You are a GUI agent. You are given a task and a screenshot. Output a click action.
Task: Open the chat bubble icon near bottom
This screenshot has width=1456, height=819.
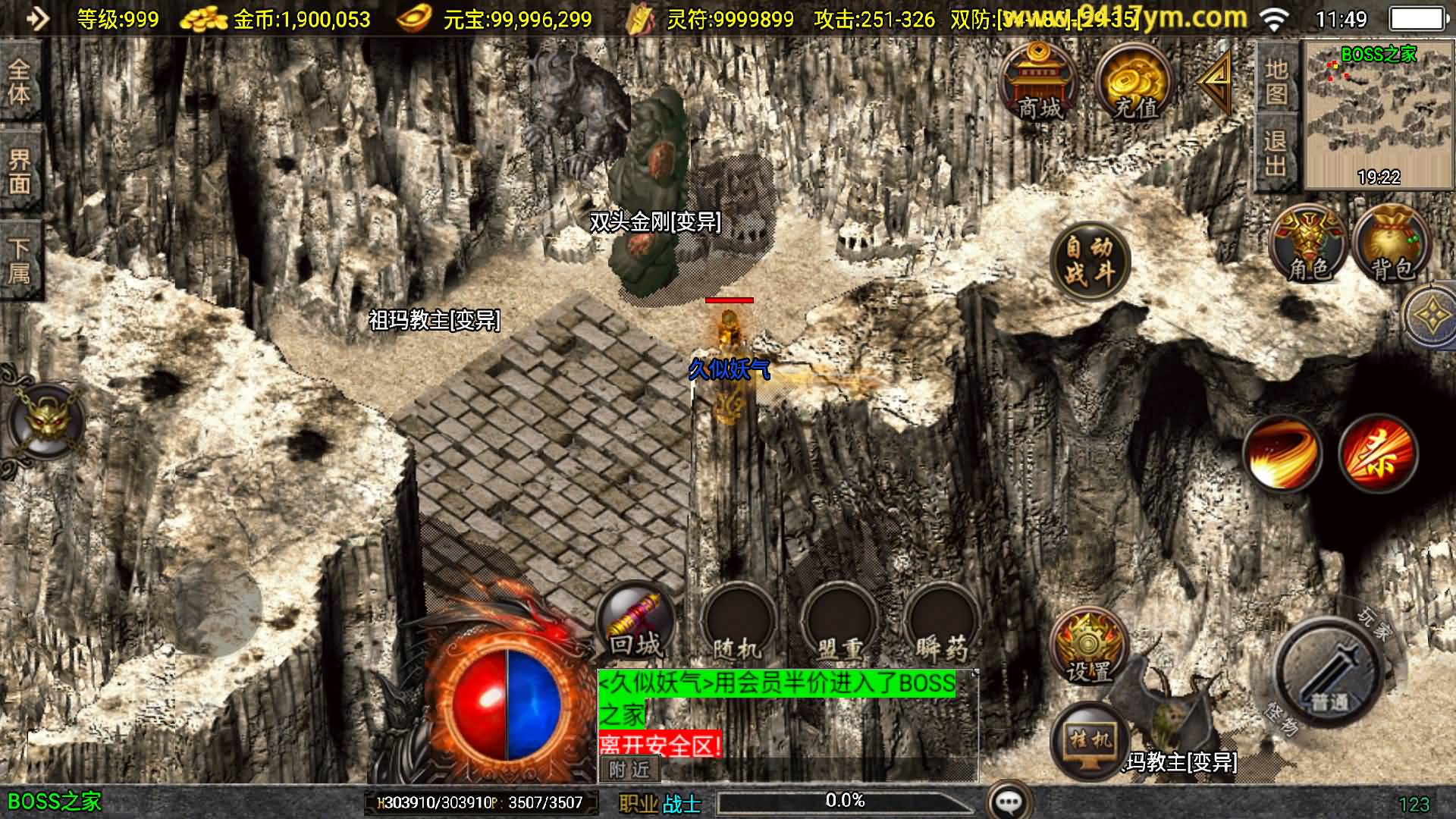click(x=1009, y=799)
